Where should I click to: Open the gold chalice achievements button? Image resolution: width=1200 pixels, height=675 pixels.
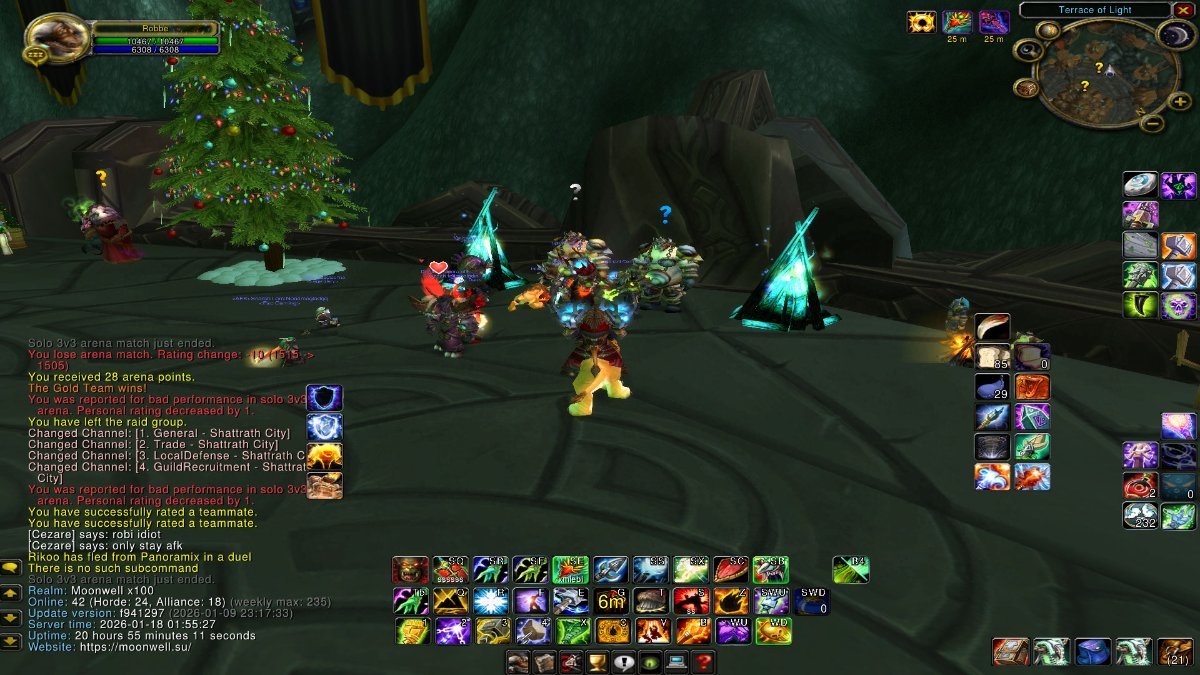pyautogui.click(x=597, y=661)
